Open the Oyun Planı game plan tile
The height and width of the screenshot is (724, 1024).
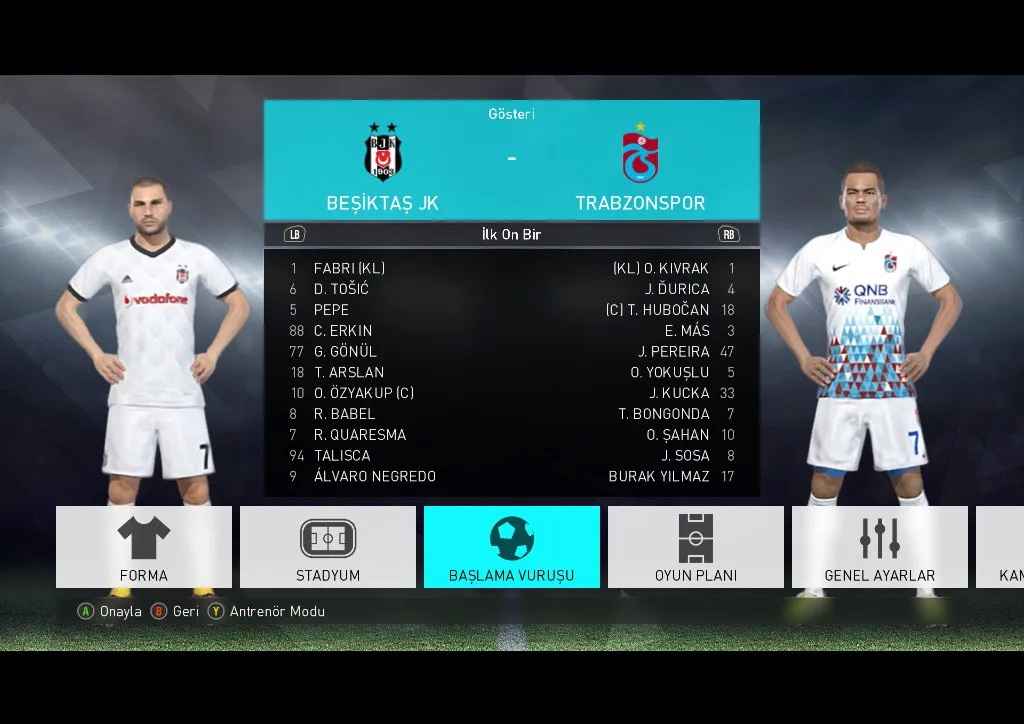696,546
